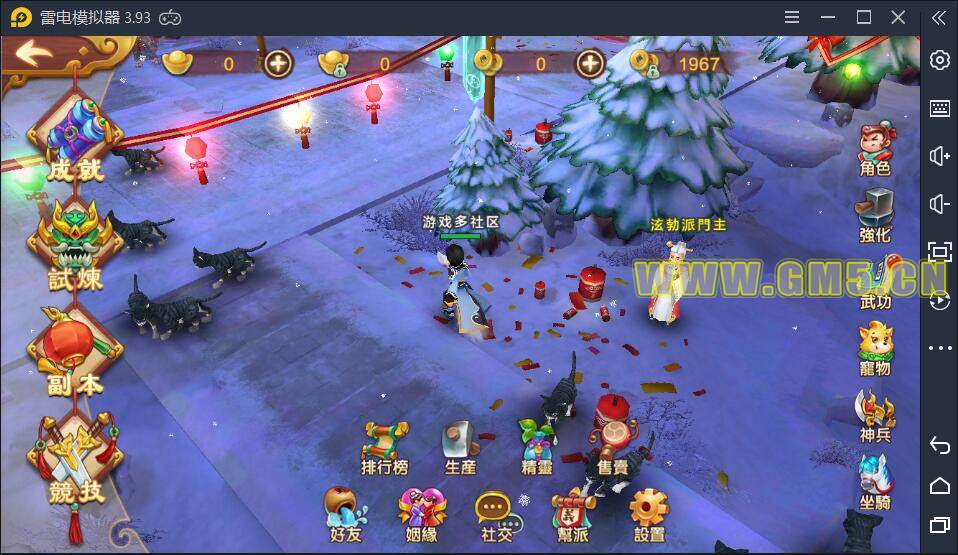View the 排行榜 ranking board
Image resolution: width=958 pixels, height=555 pixels.
(x=385, y=447)
